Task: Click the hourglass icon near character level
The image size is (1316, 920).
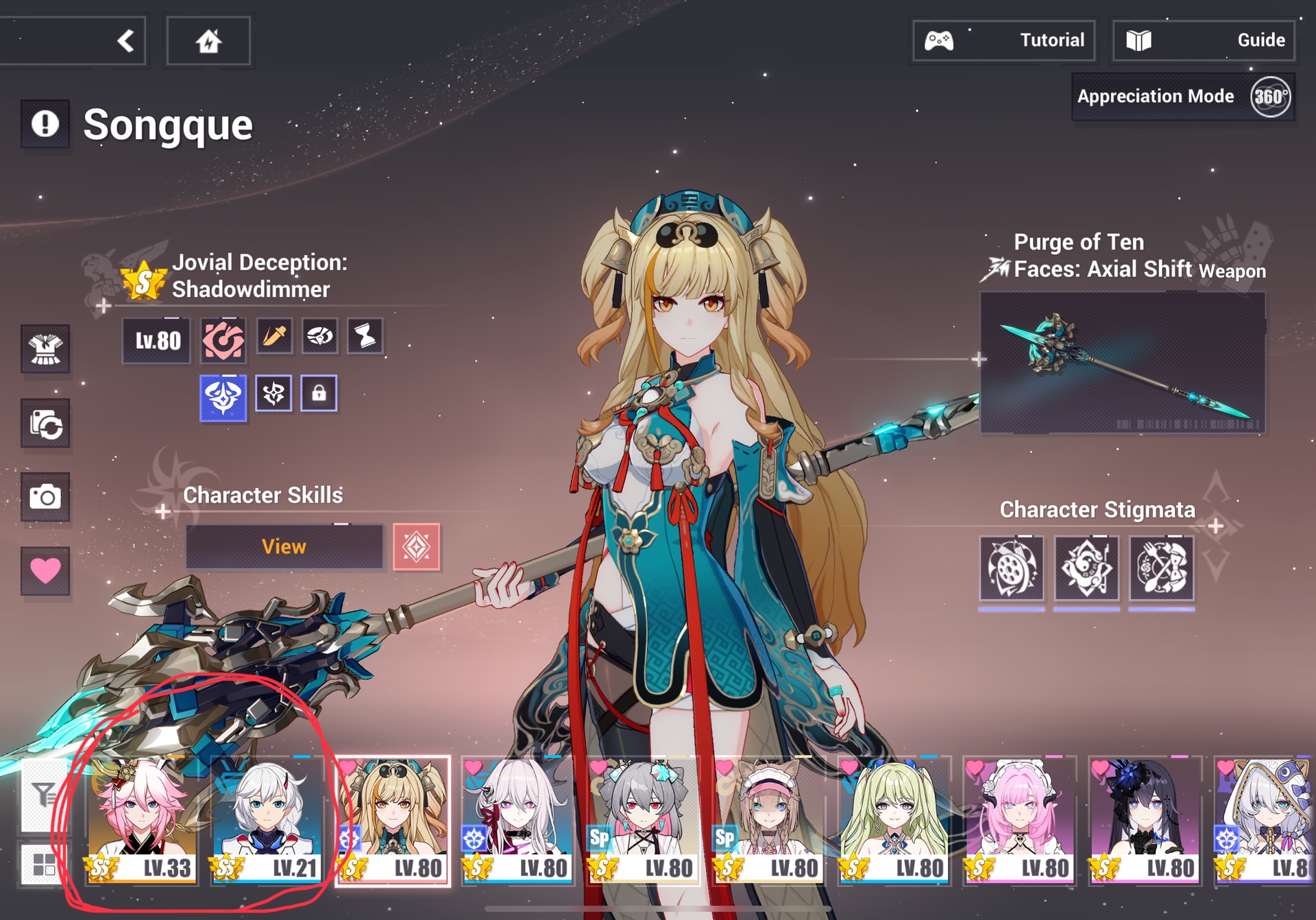Action: pos(364,337)
